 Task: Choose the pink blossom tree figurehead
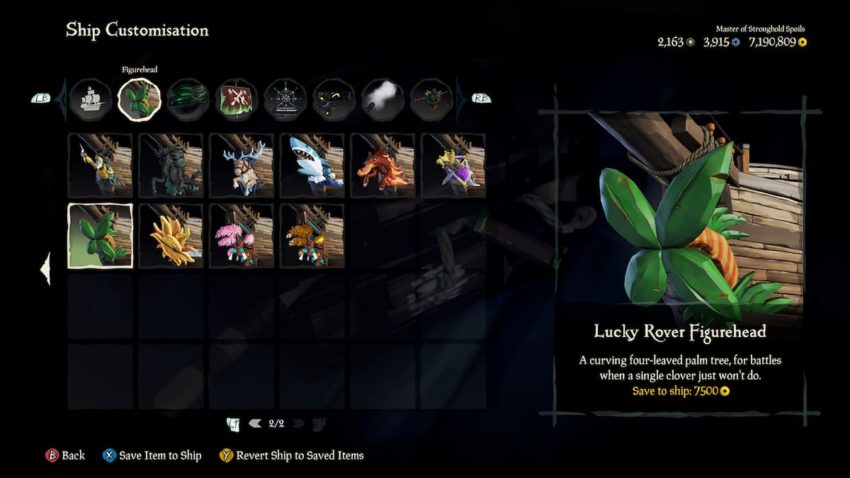pyautogui.click(x=242, y=236)
